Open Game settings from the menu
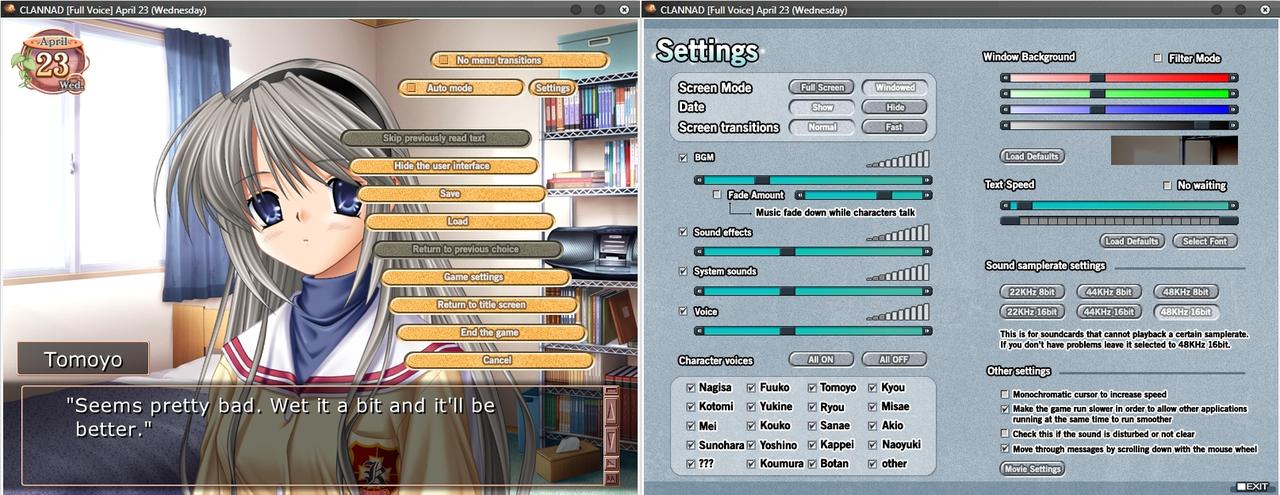The width and height of the screenshot is (1280, 495). point(474,277)
